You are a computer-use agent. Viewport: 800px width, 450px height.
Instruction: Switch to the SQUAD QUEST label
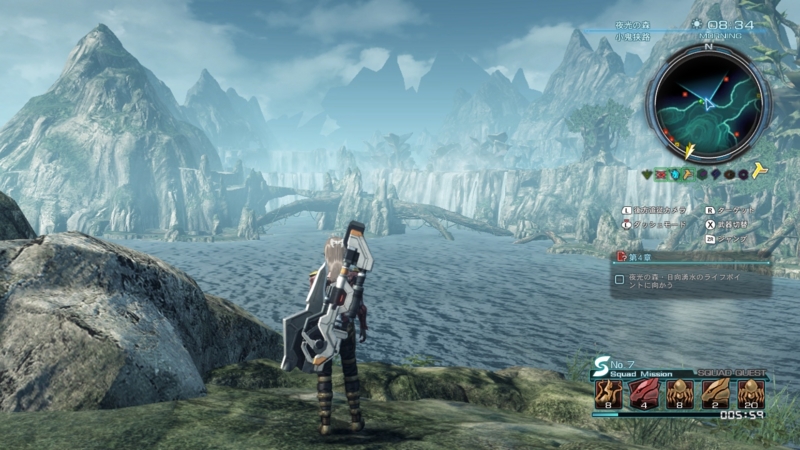[x=730, y=372]
